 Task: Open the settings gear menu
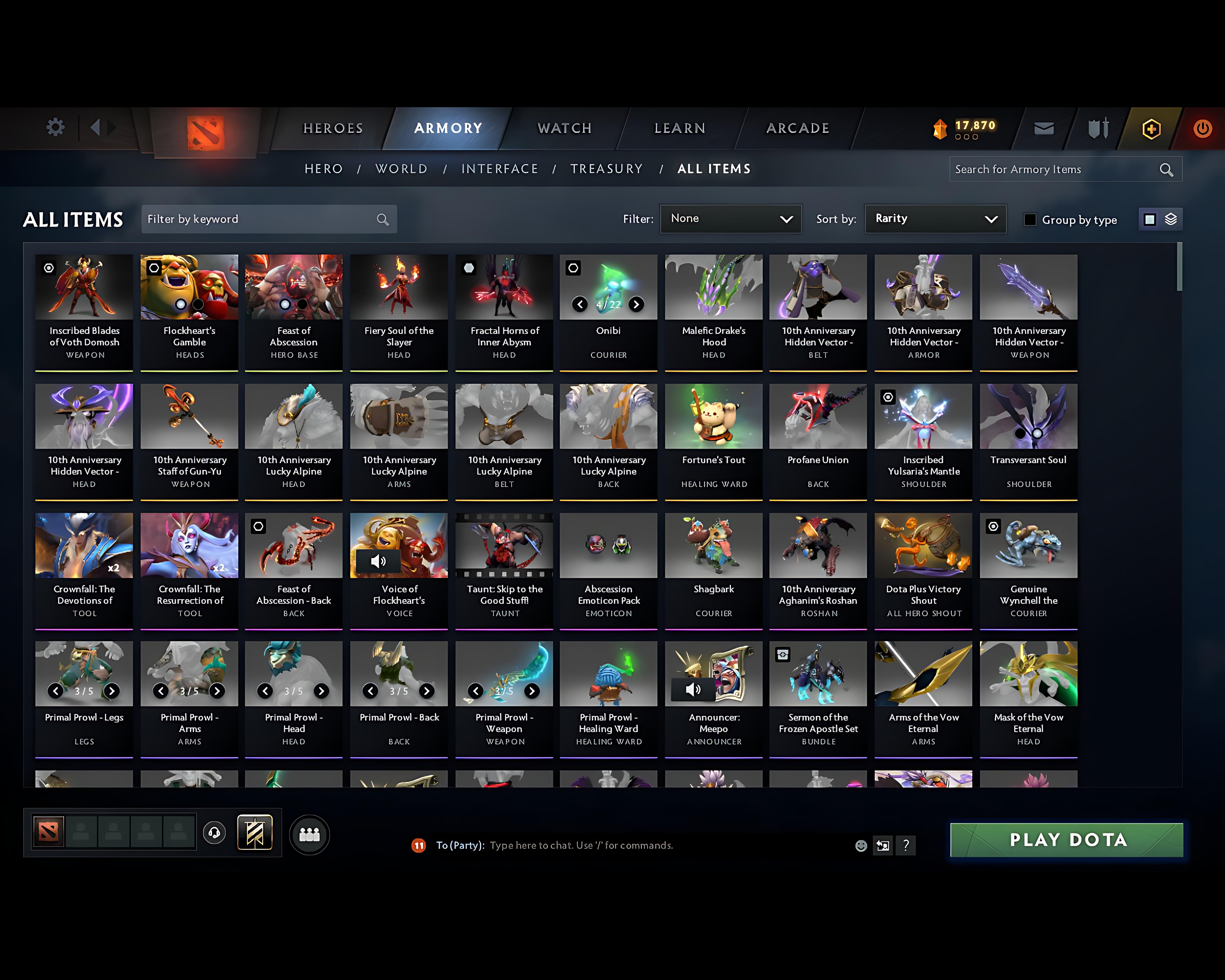[55, 127]
